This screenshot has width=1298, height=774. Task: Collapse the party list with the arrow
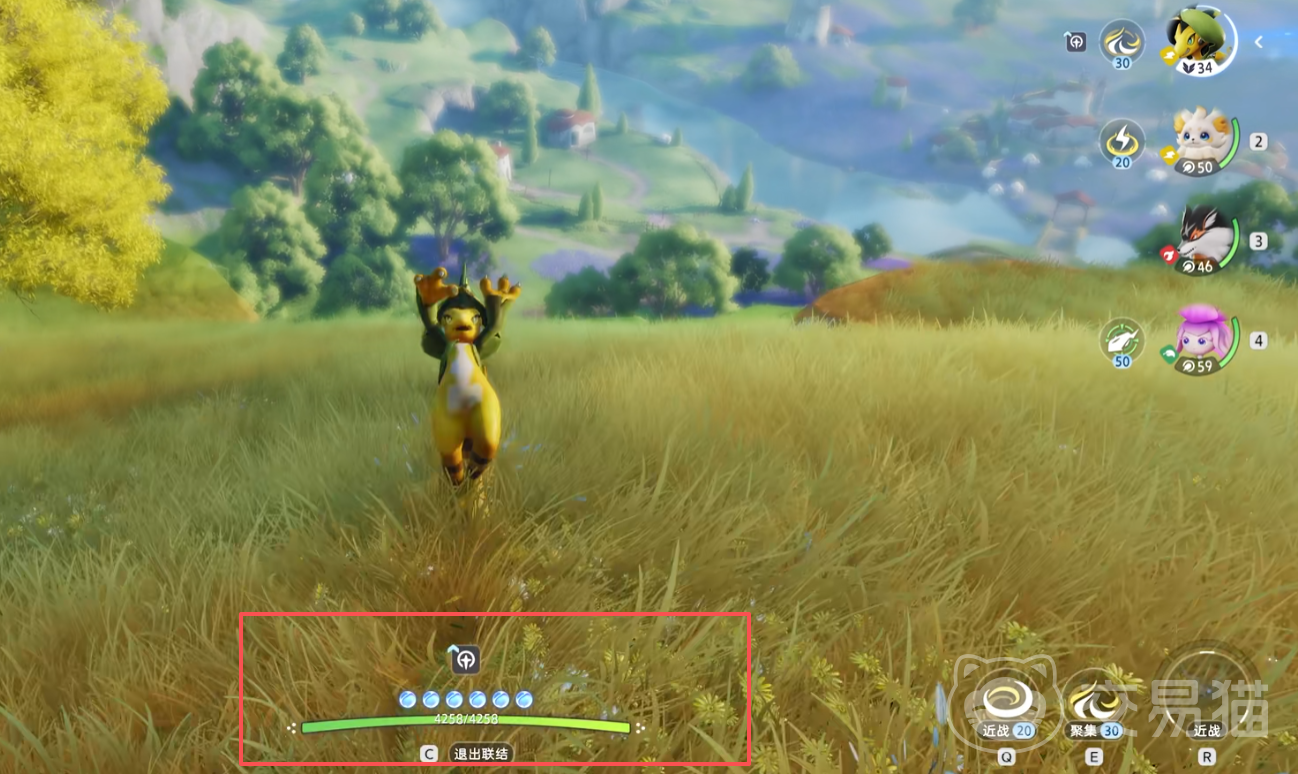tap(1259, 42)
